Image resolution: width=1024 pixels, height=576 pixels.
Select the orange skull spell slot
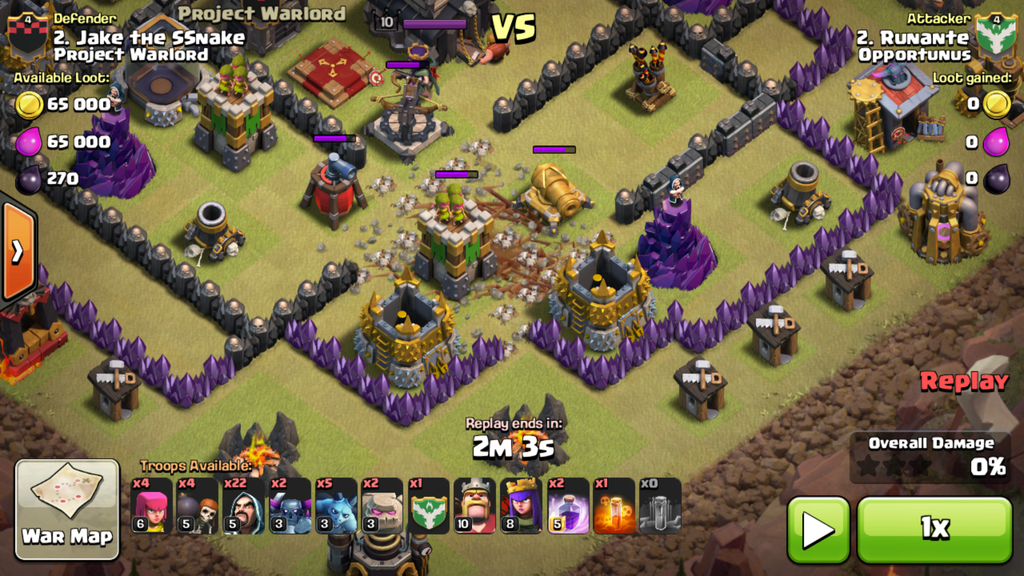[x=612, y=506]
